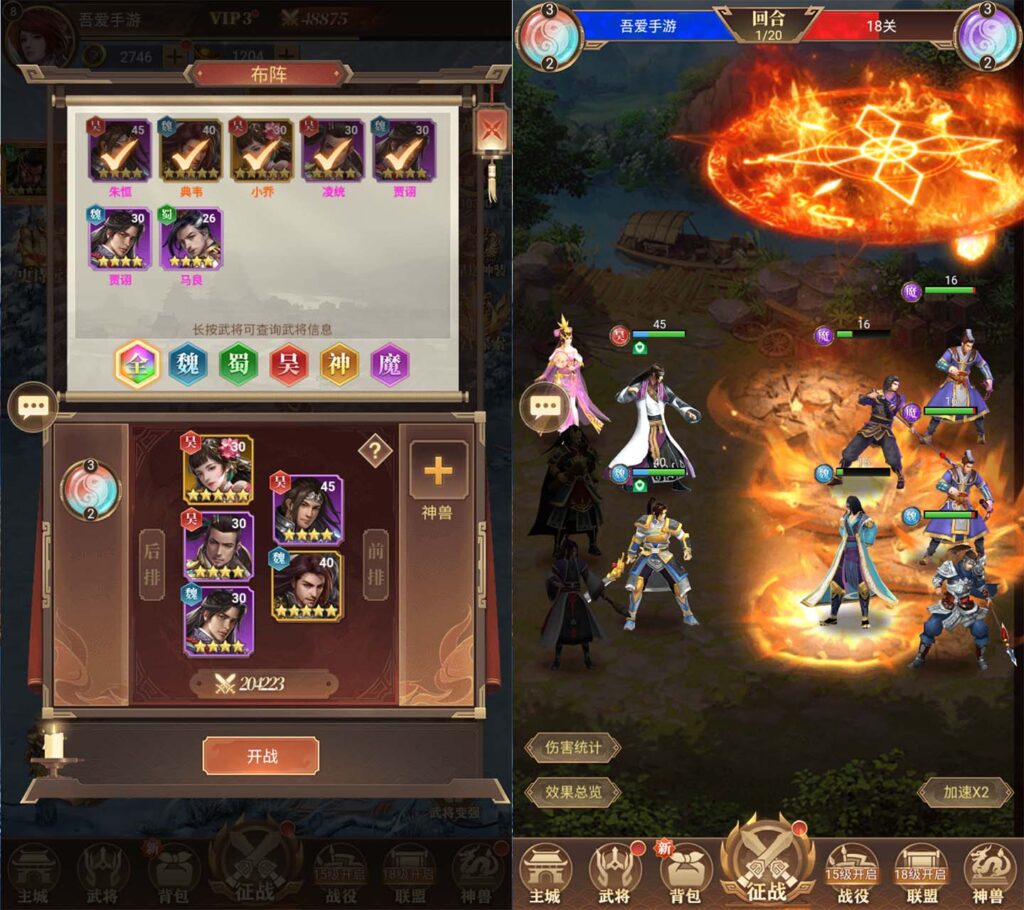1024x910 pixels.
Task: Select the 神 faction filter
Action: point(340,365)
